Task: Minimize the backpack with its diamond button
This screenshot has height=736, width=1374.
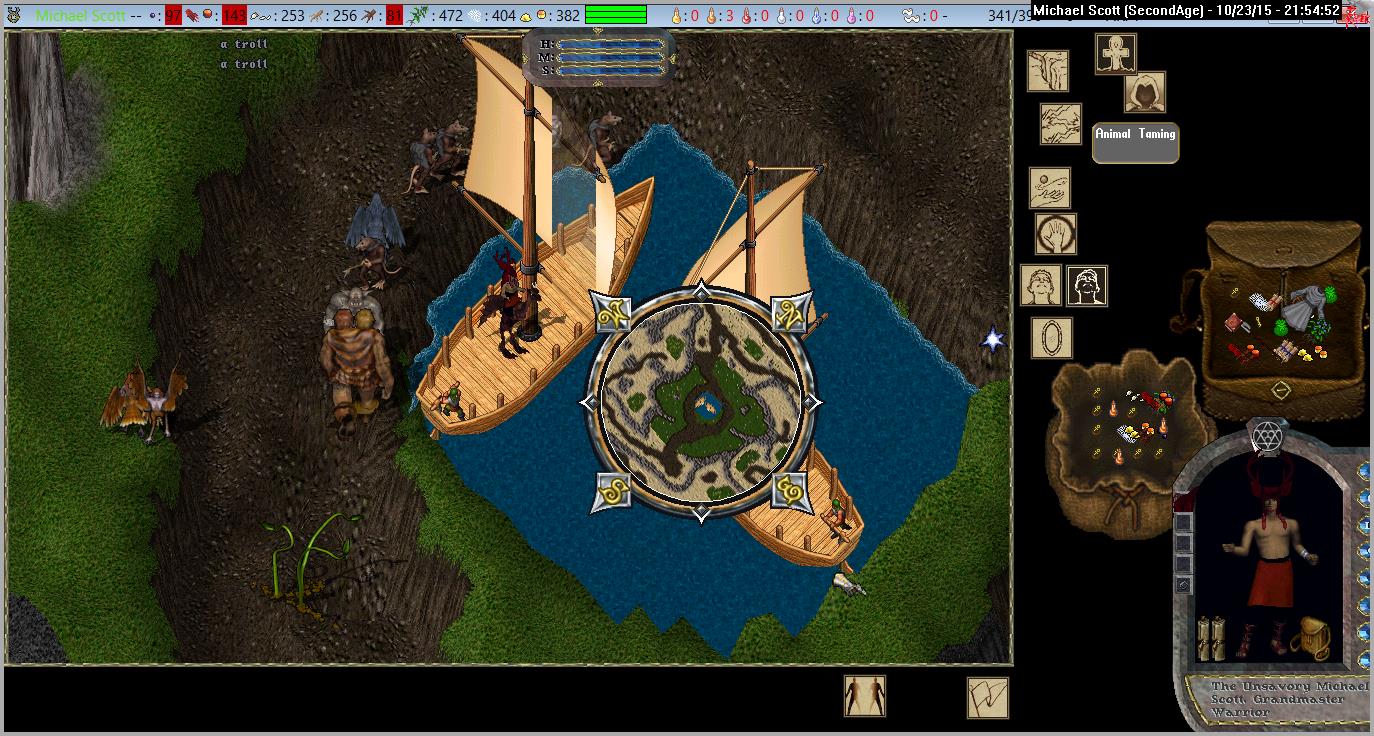Action: [1280, 388]
